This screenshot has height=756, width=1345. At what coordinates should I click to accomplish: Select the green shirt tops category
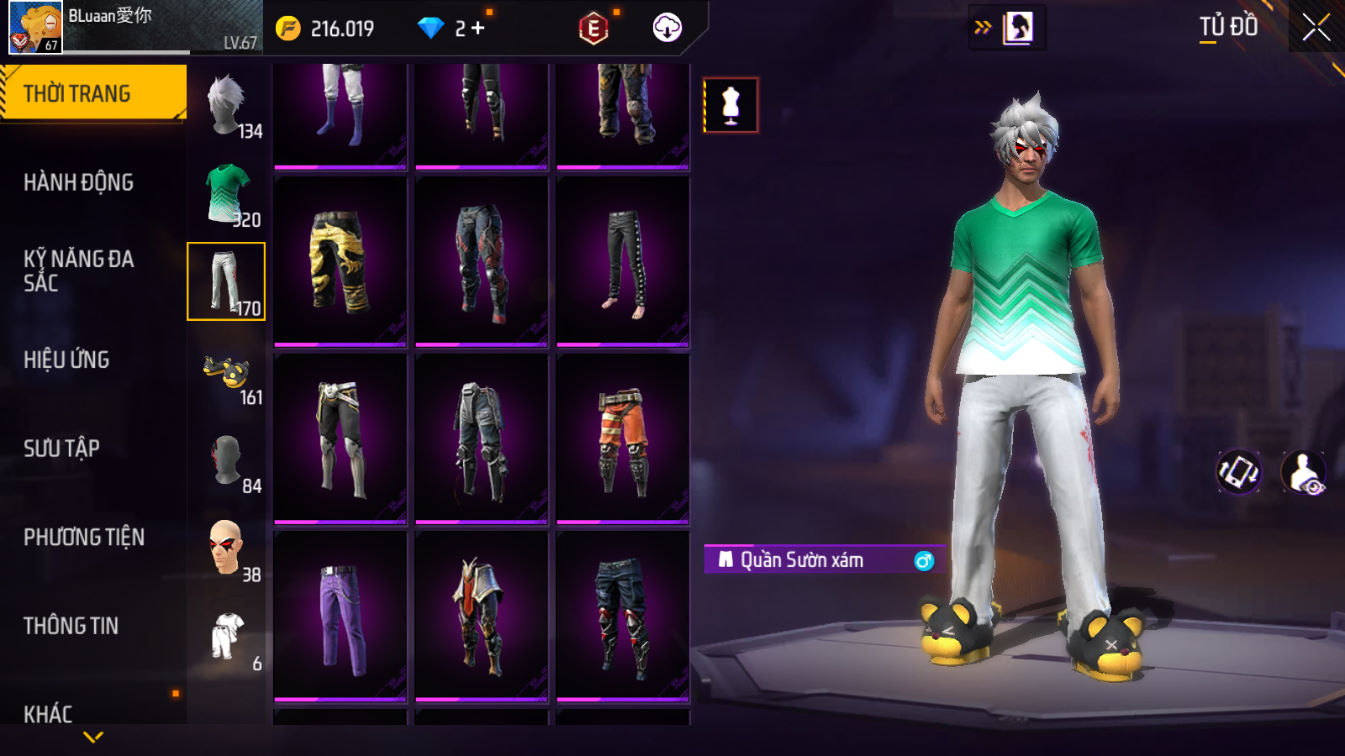(x=227, y=193)
